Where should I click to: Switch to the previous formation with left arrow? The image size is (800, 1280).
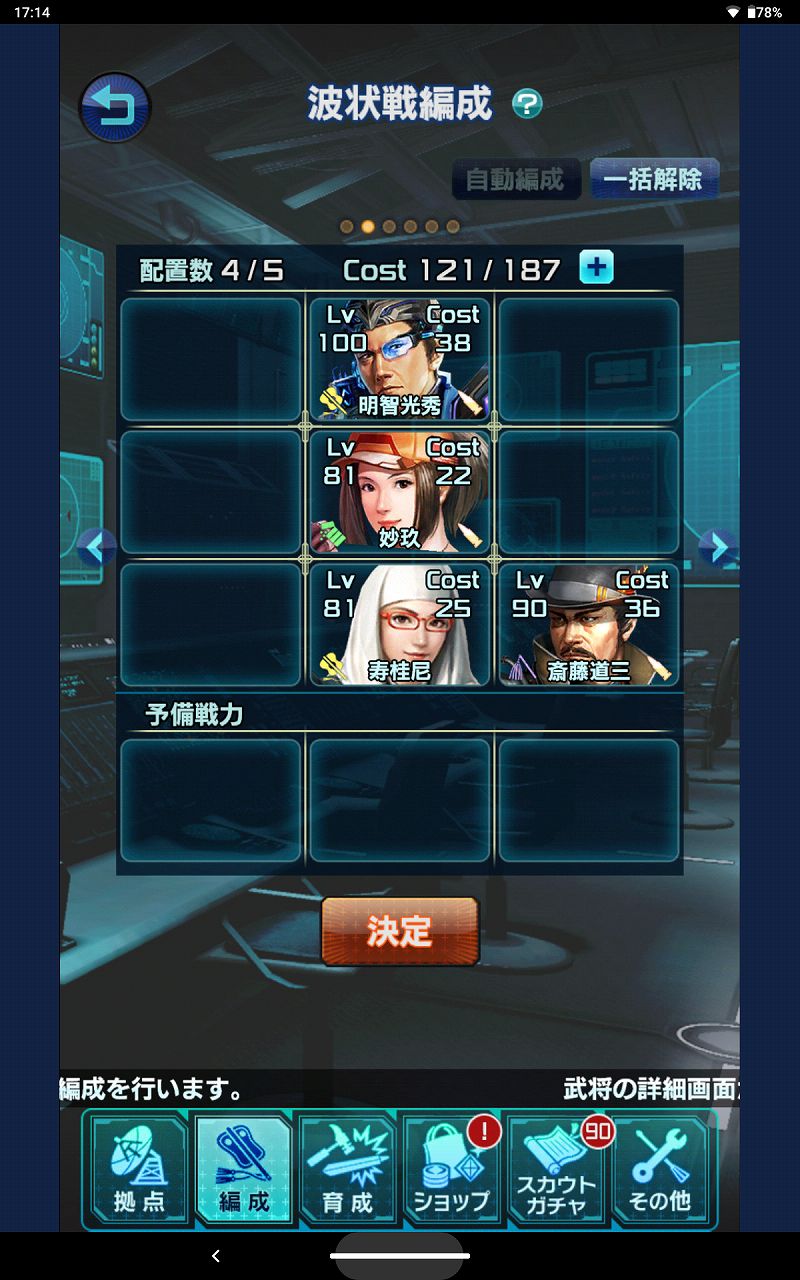97,546
